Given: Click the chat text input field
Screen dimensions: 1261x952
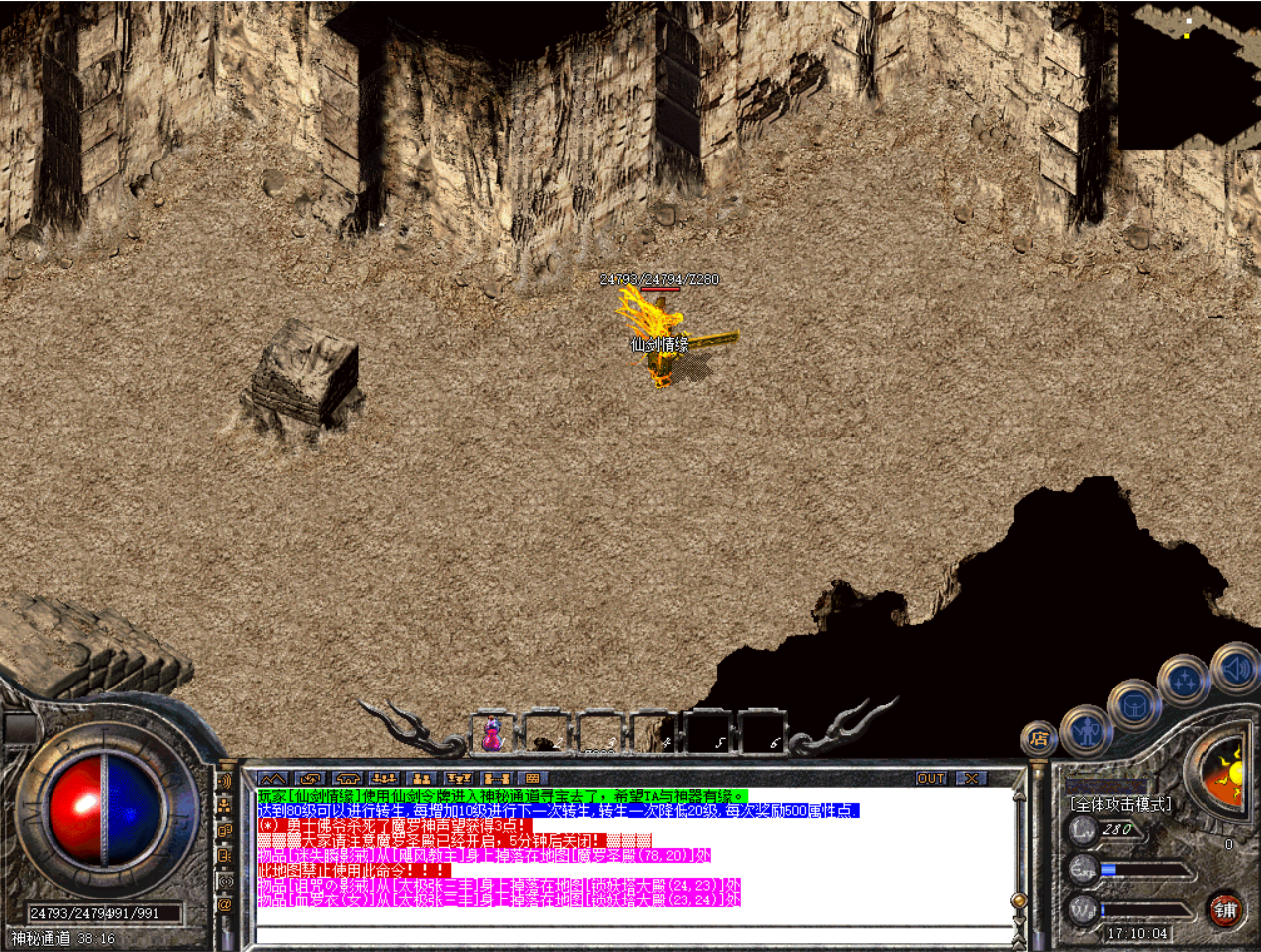Looking at the screenshot, I should coord(634,935).
